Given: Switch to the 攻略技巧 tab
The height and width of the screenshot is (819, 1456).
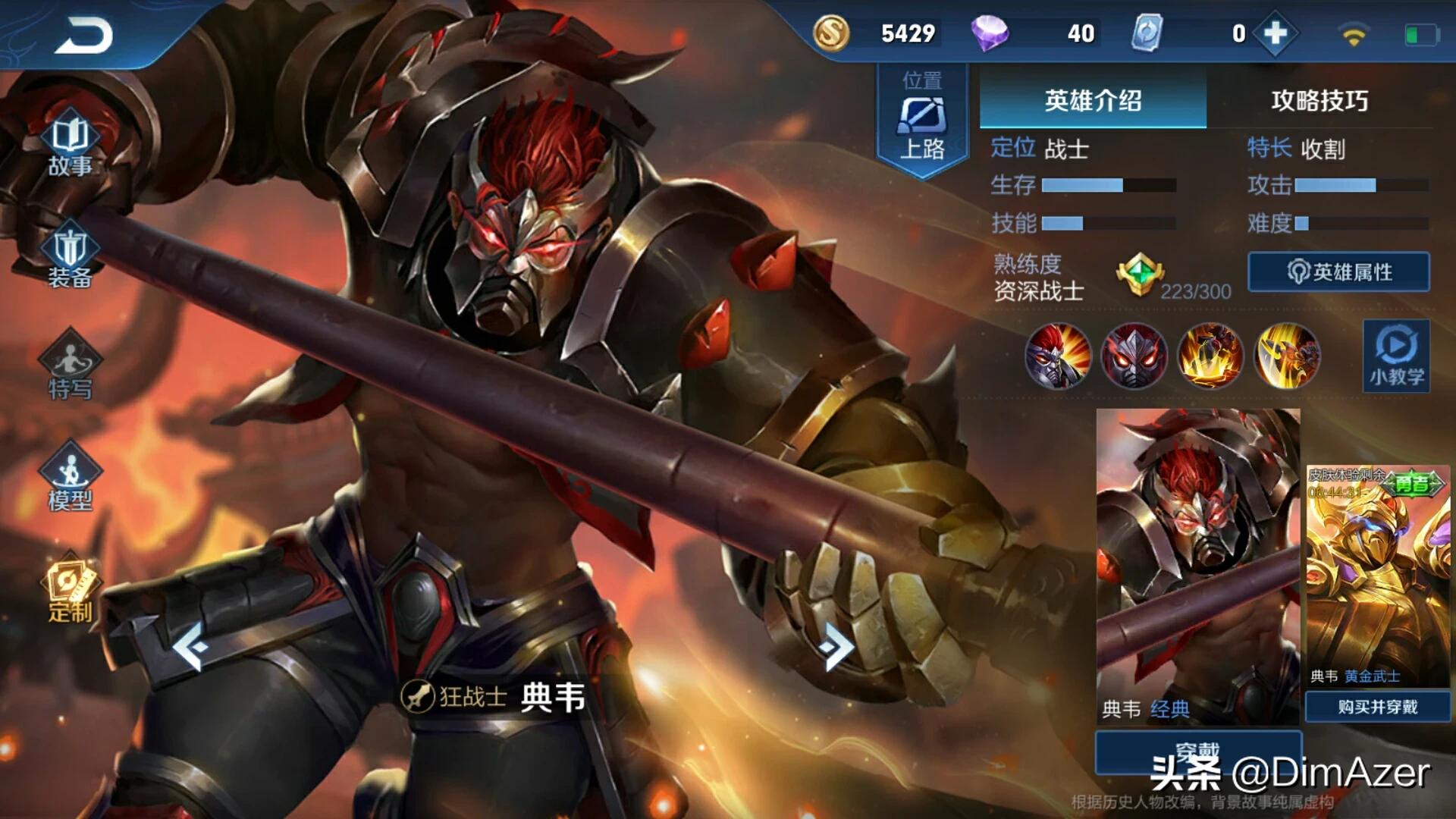Looking at the screenshot, I should pyautogui.click(x=1319, y=100).
